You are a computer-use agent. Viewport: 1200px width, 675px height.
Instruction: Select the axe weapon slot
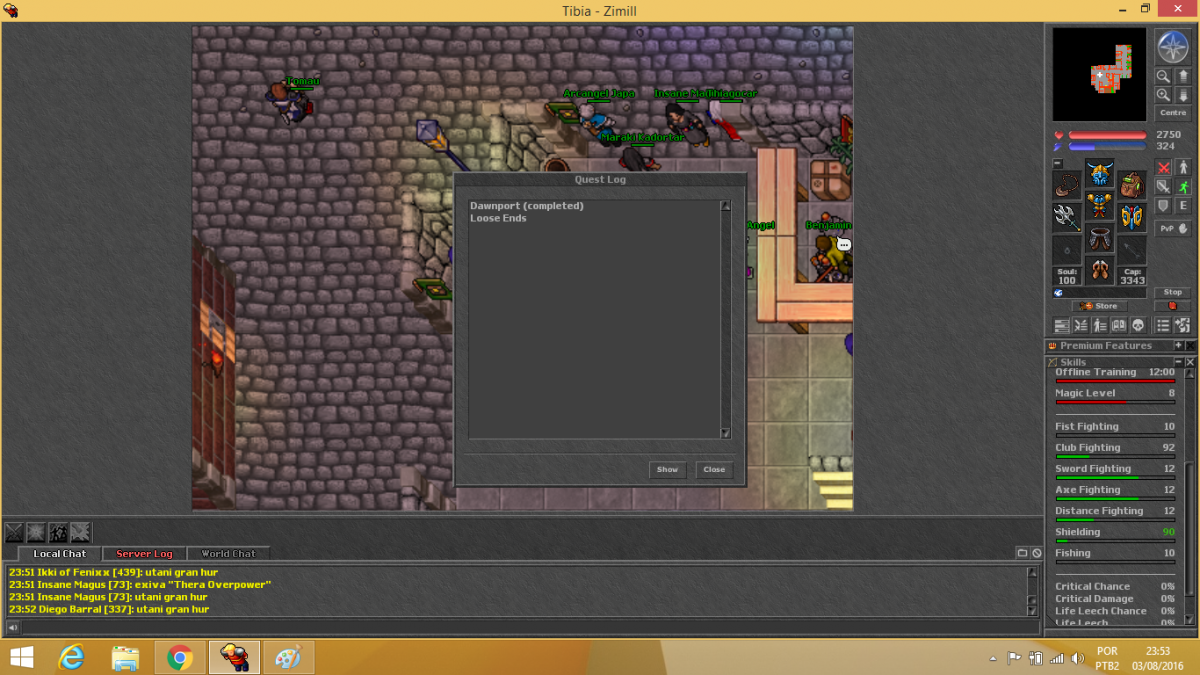[1067, 216]
